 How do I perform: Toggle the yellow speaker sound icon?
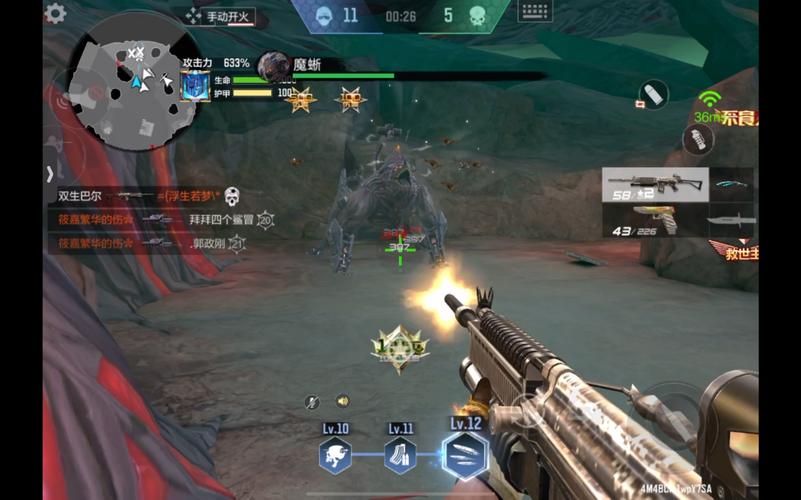click(x=342, y=401)
